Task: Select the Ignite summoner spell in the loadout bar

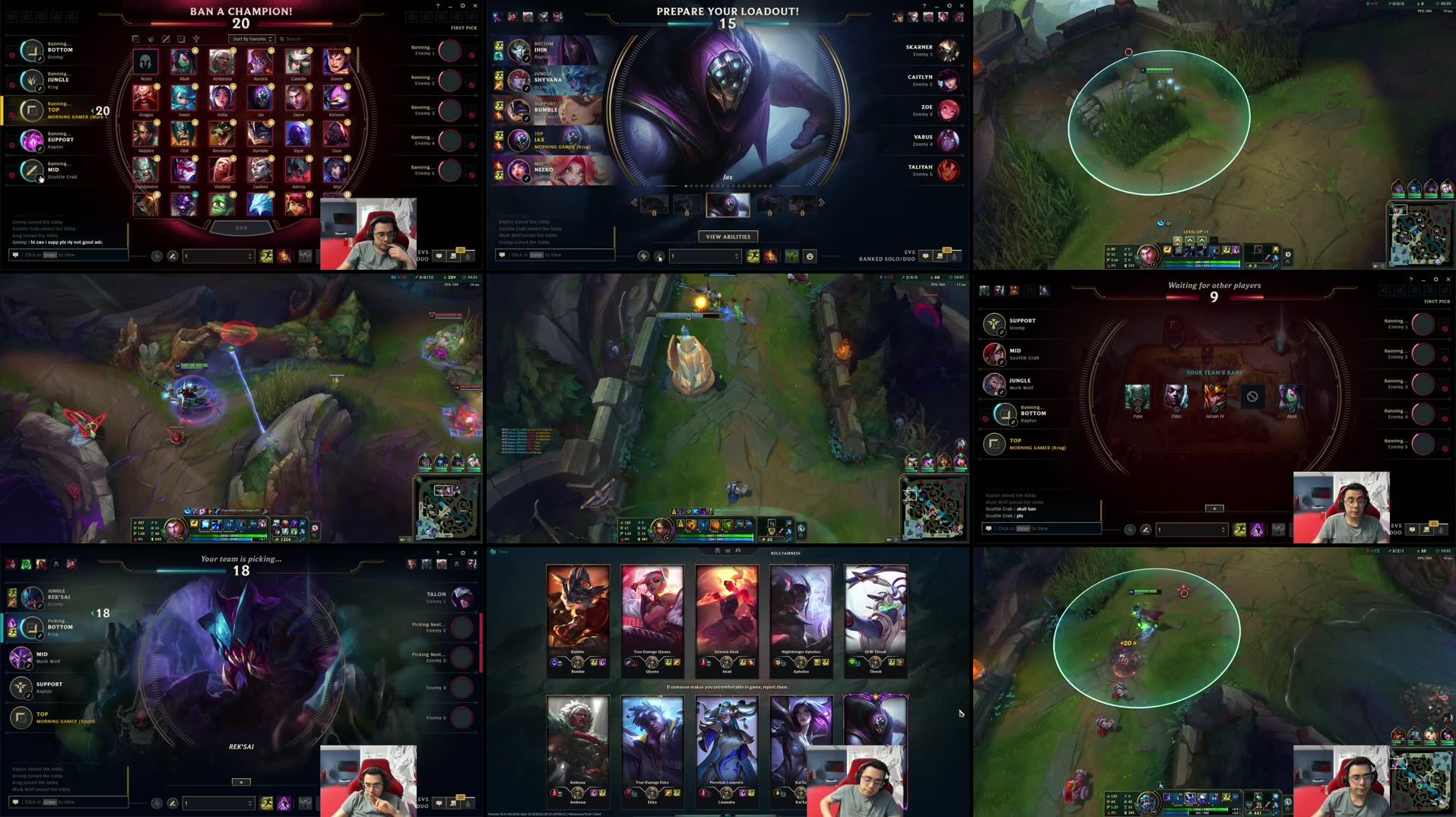Action: pyautogui.click(x=771, y=256)
